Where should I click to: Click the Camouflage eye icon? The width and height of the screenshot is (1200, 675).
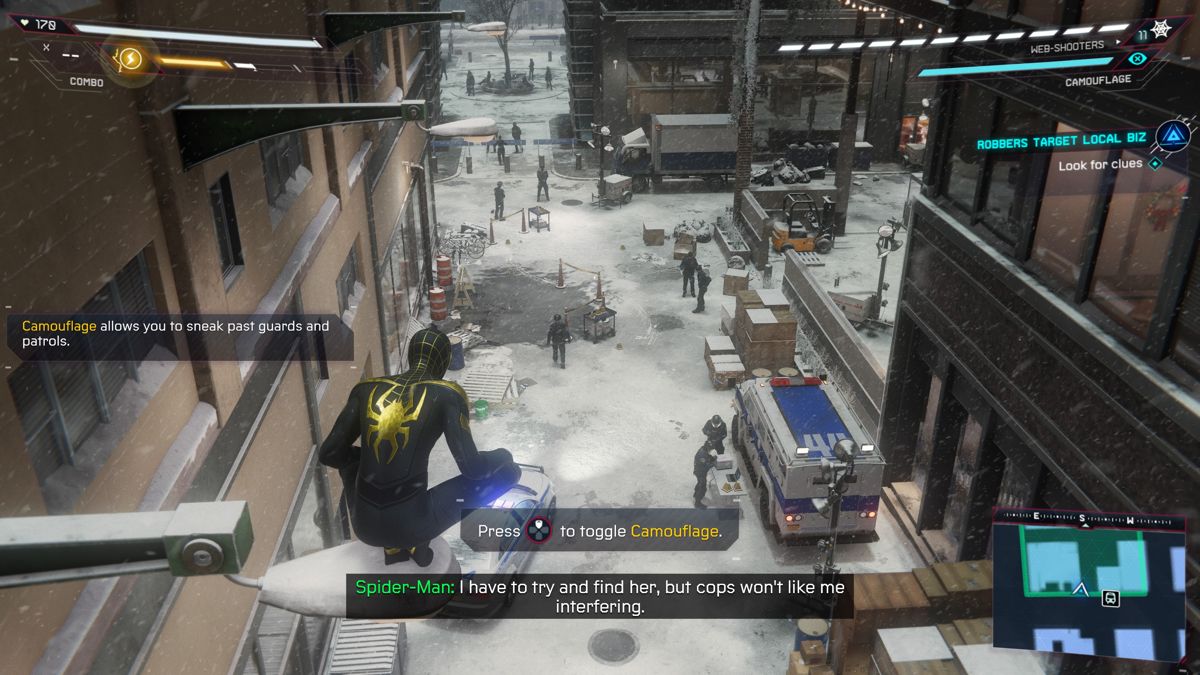click(x=1136, y=60)
